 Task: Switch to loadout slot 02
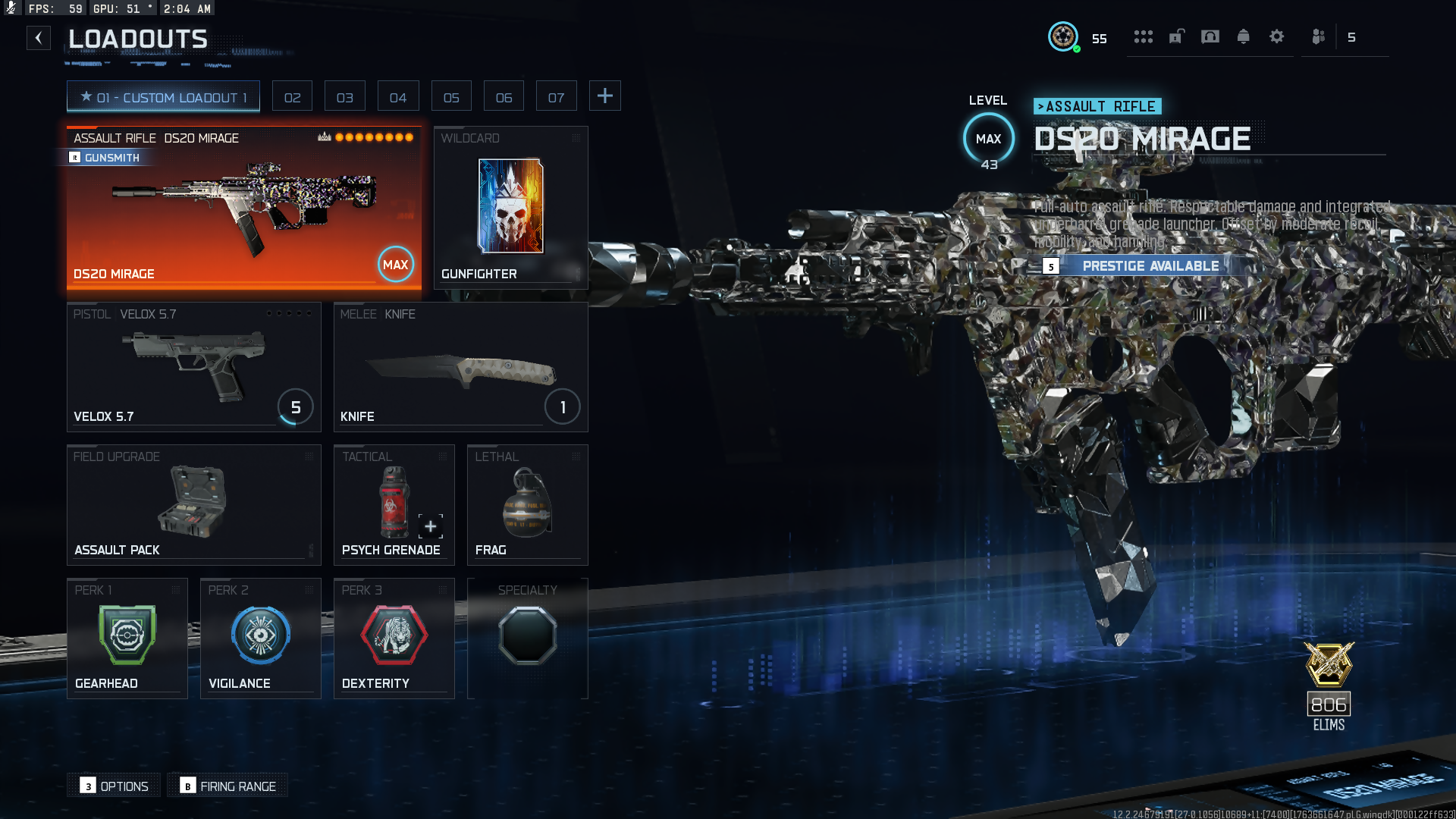pyautogui.click(x=292, y=97)
